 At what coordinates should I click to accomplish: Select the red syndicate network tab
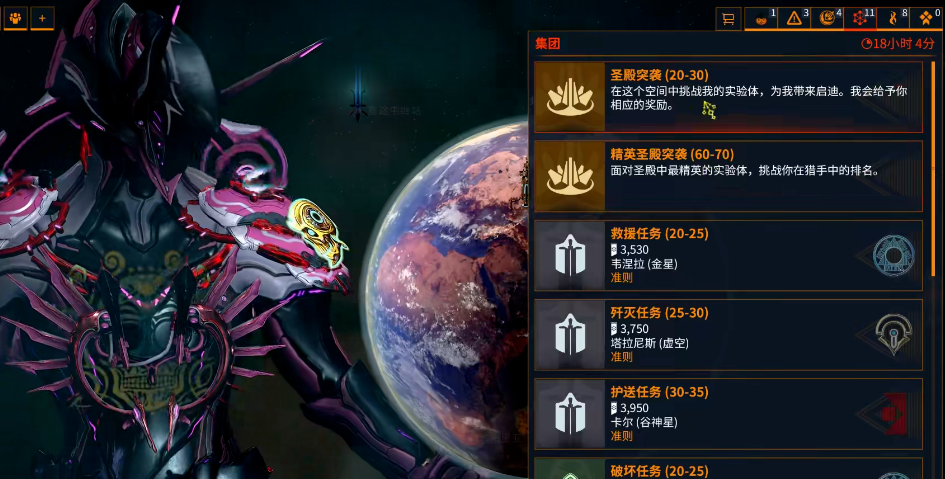[x=861, y=18]
